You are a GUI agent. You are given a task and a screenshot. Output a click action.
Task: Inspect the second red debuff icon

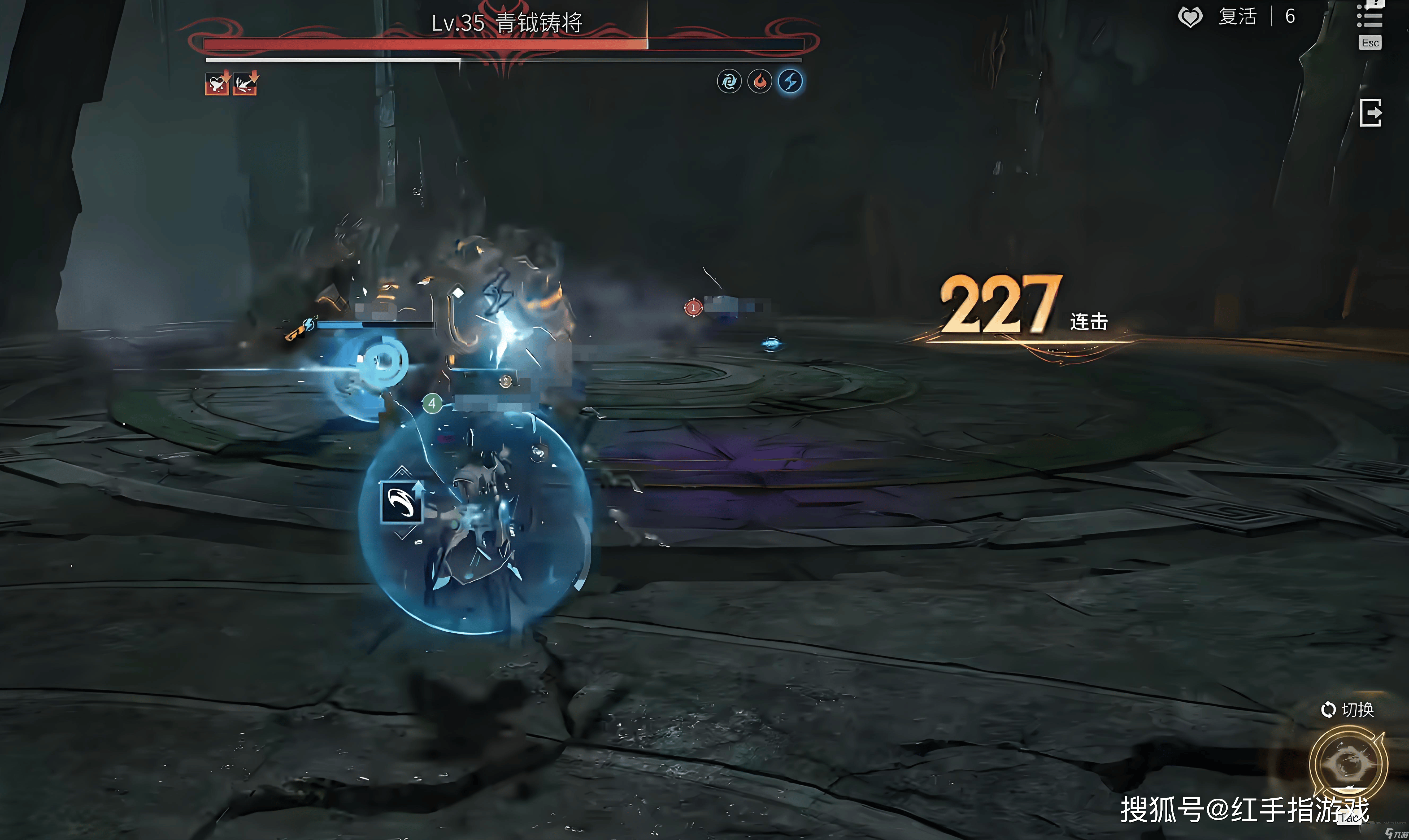(246, 84)
